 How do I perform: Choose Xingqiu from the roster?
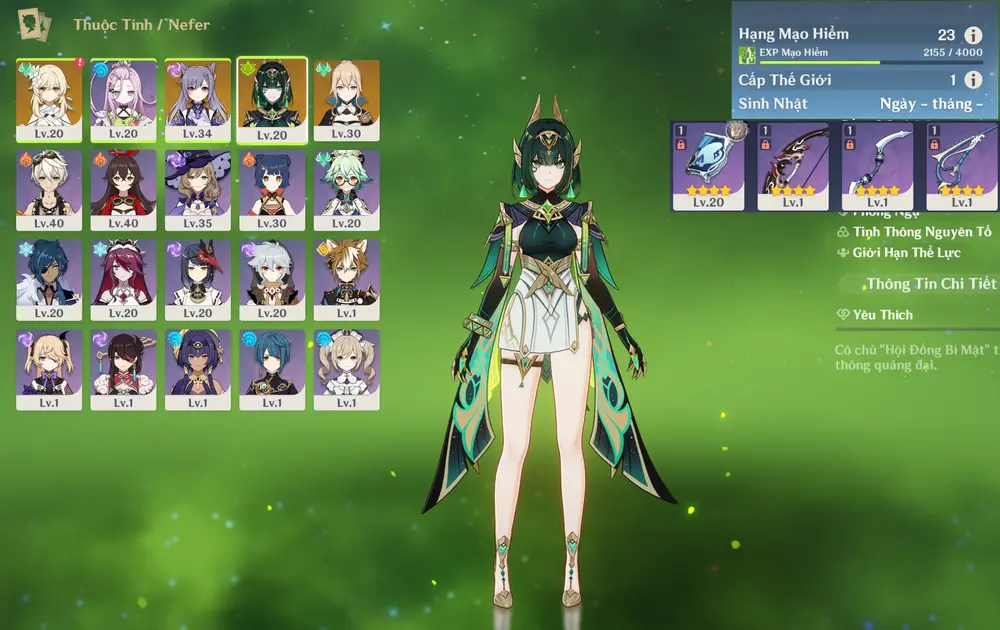point(272,368)
